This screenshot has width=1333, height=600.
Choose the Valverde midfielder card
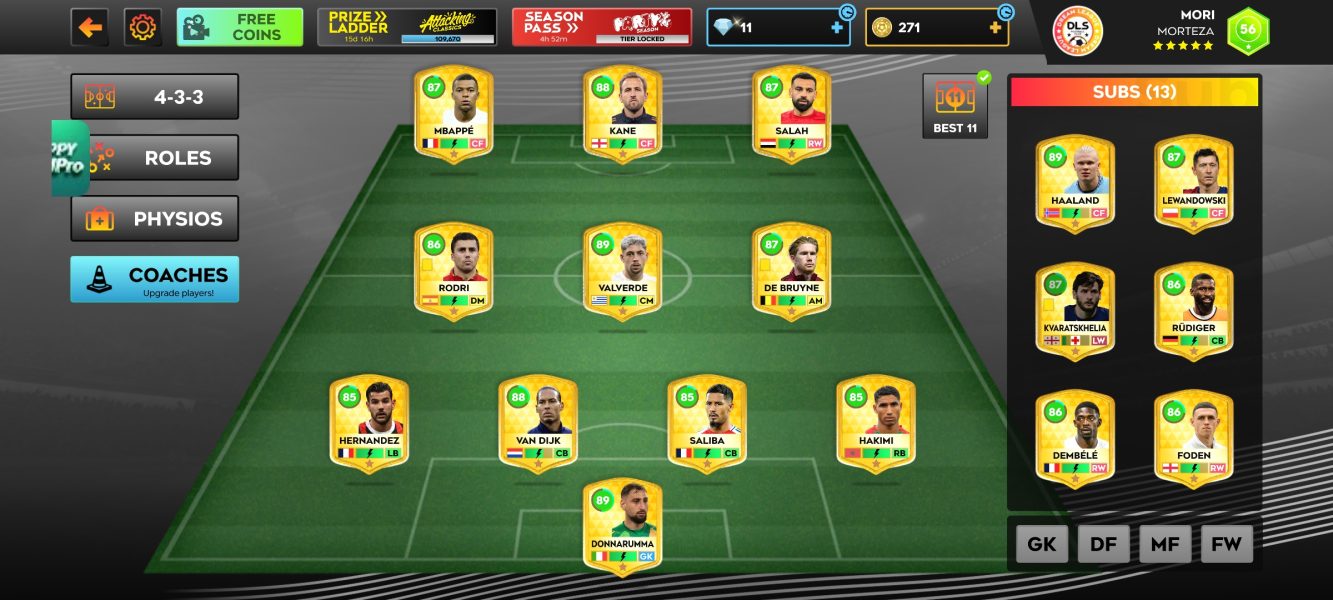[622, 272]
